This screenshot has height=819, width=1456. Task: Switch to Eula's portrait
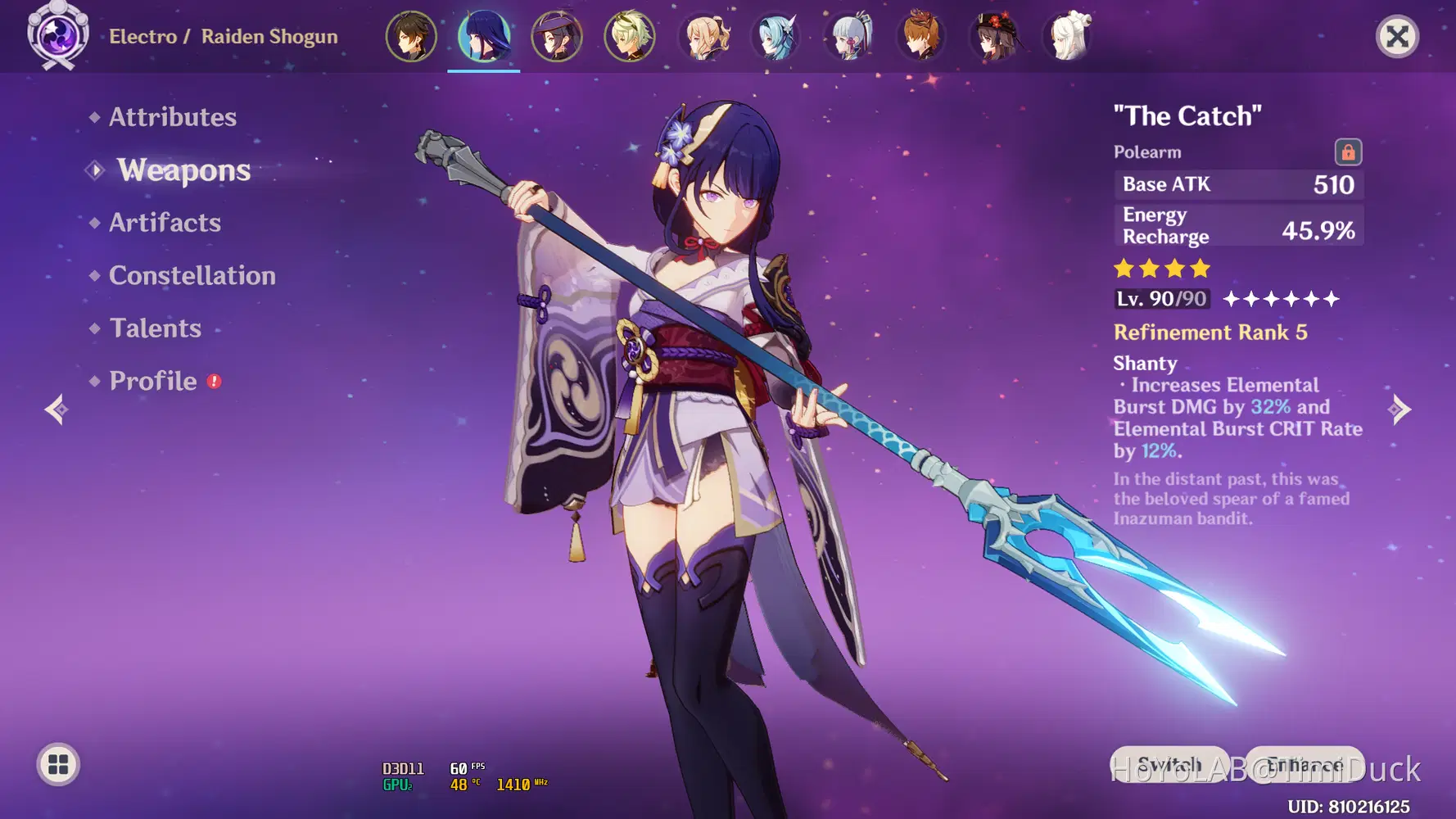[775, 37]
